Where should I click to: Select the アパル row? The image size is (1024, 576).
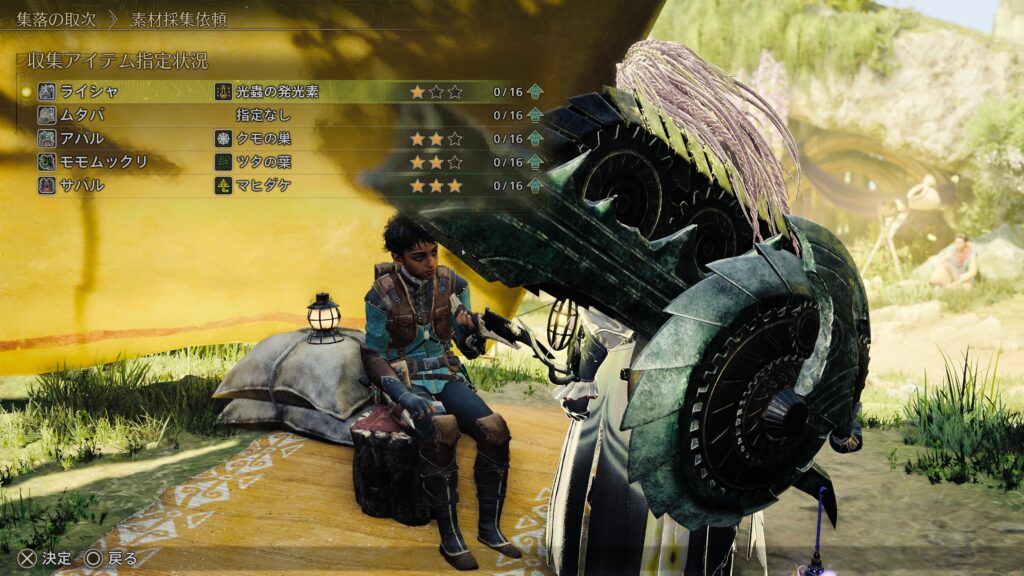coord(82,139)
